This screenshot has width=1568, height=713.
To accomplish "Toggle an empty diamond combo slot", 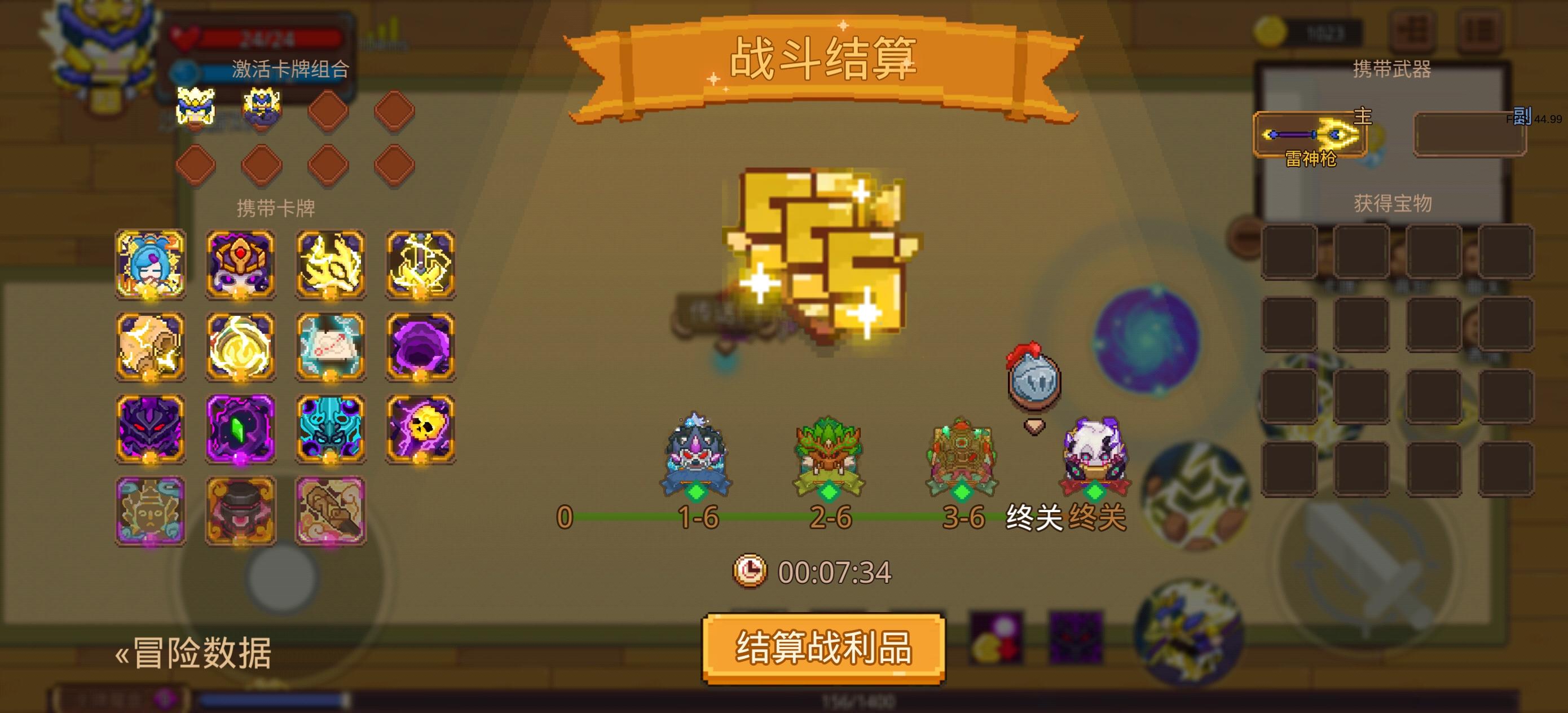I will (x=329, y=111).
